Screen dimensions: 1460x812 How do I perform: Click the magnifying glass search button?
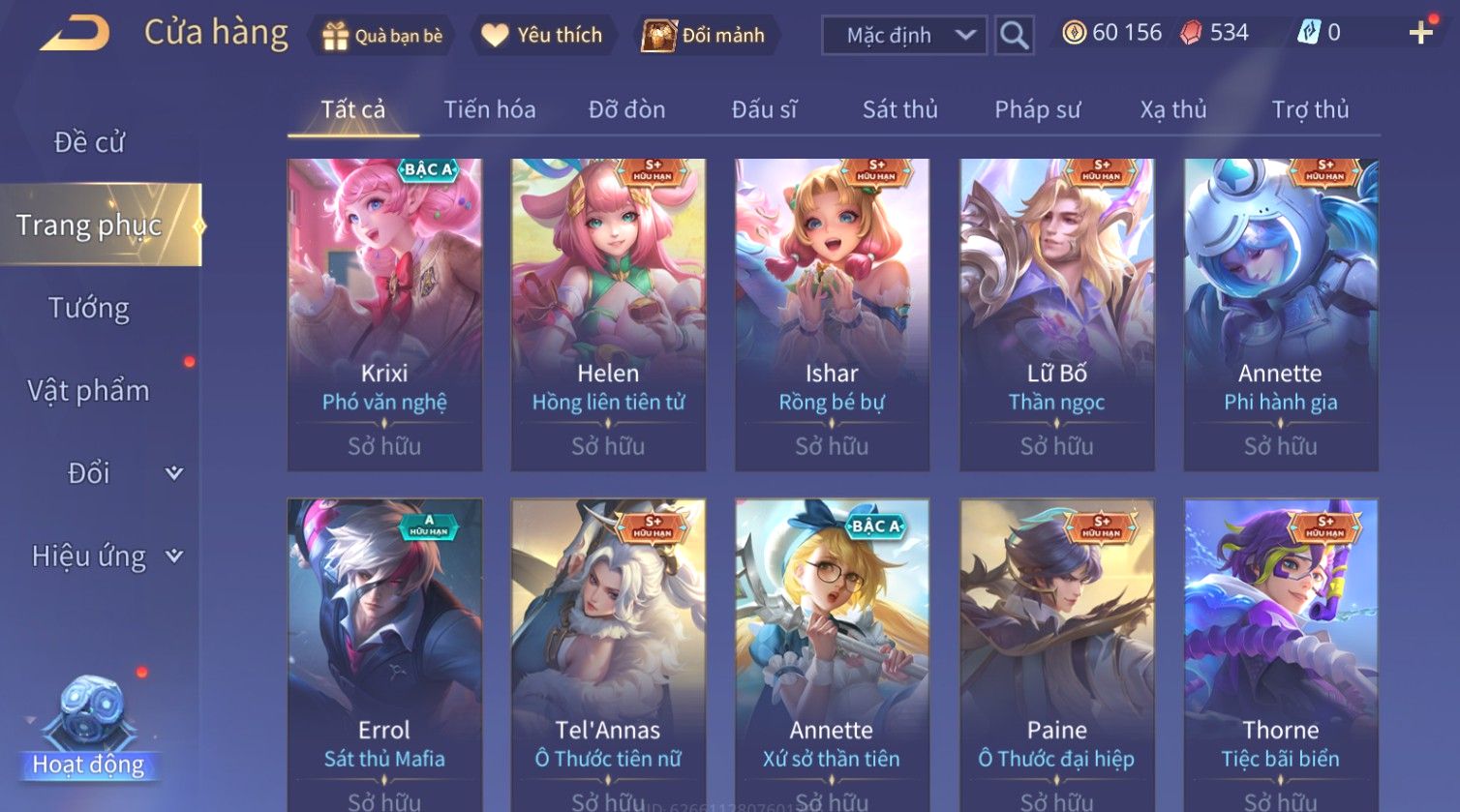1014,36
